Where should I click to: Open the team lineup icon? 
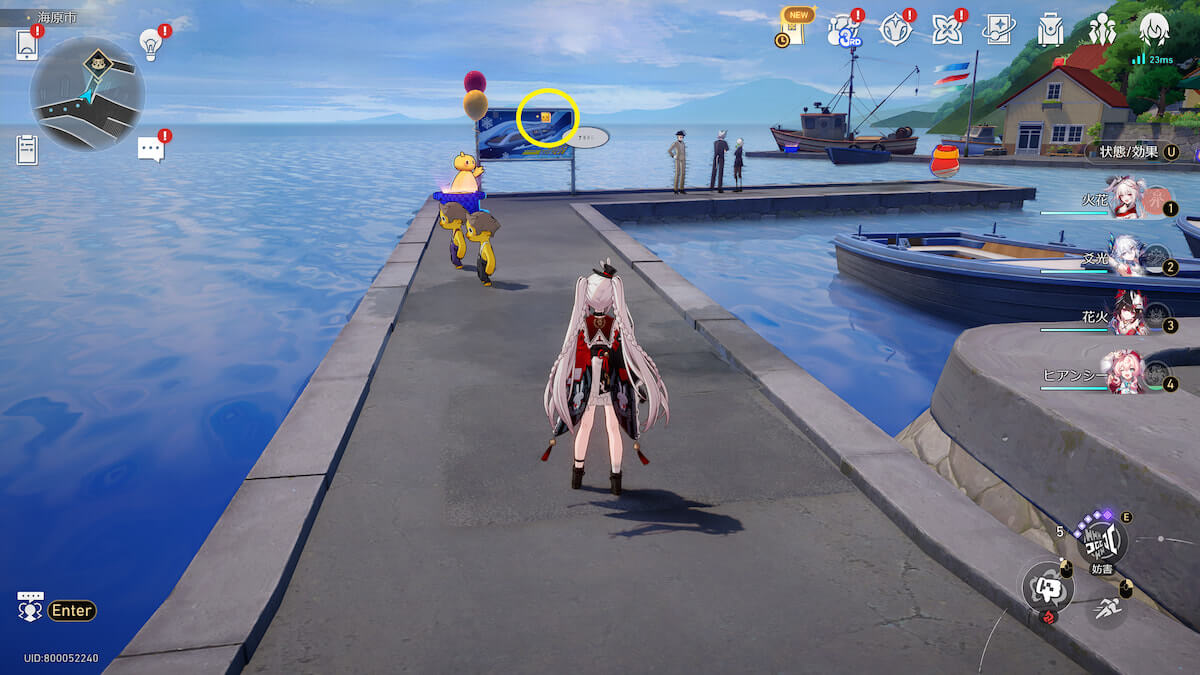pyautogui.click(x=1102, y=30)
